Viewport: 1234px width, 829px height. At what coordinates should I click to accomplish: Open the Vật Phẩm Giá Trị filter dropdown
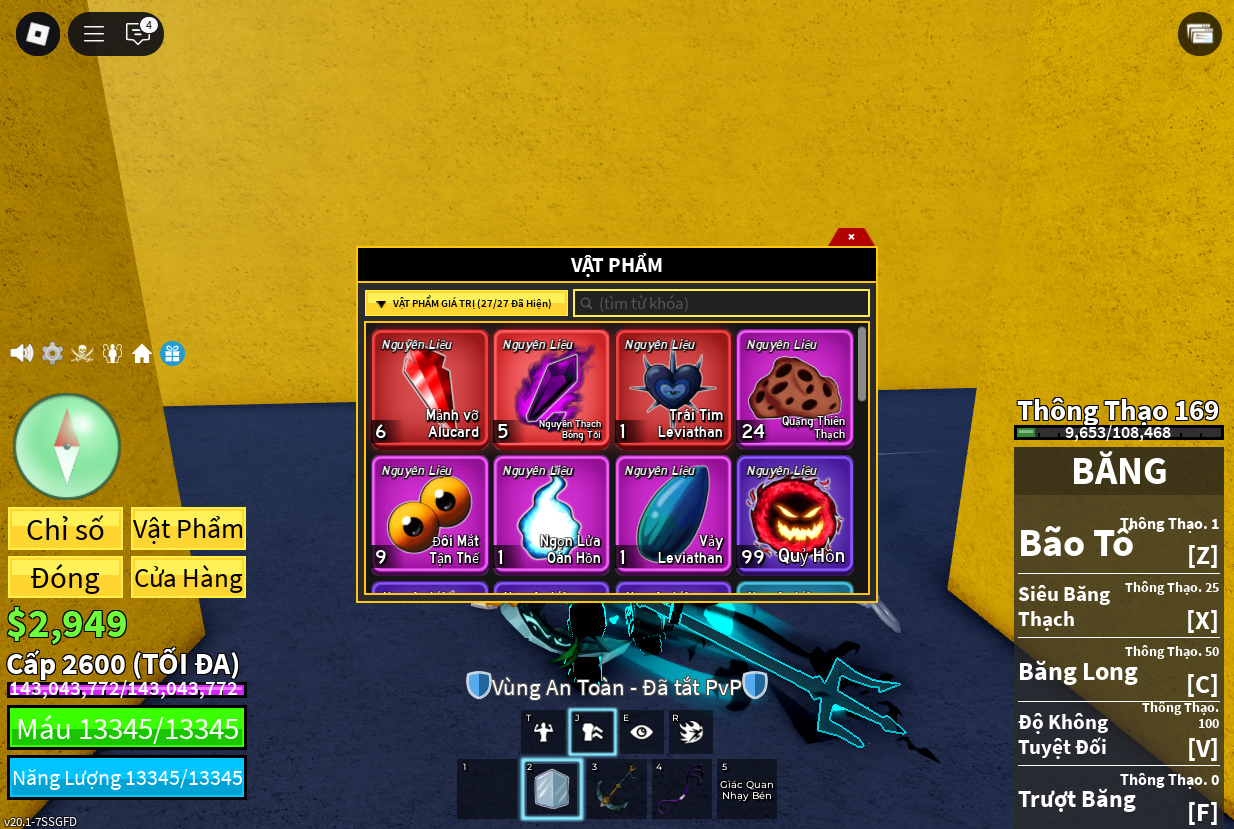[466, 303]
